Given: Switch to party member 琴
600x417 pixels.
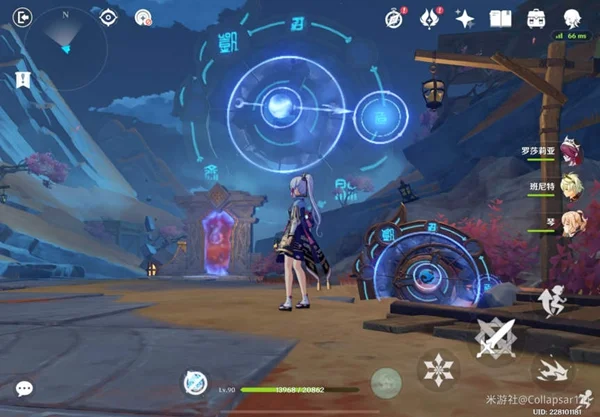Looking at the screenshot, I should pos(570,220).
